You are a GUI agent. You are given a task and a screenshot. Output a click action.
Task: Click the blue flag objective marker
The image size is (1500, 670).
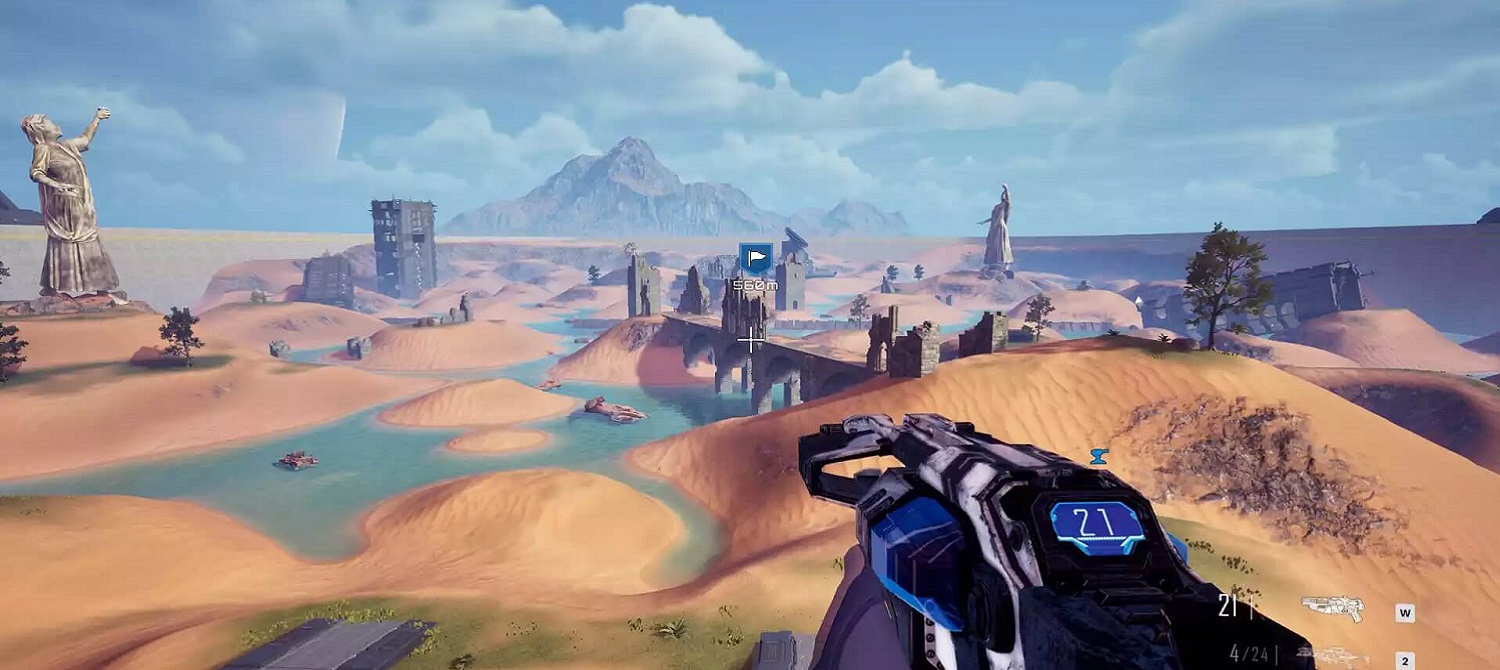point(754,259)
